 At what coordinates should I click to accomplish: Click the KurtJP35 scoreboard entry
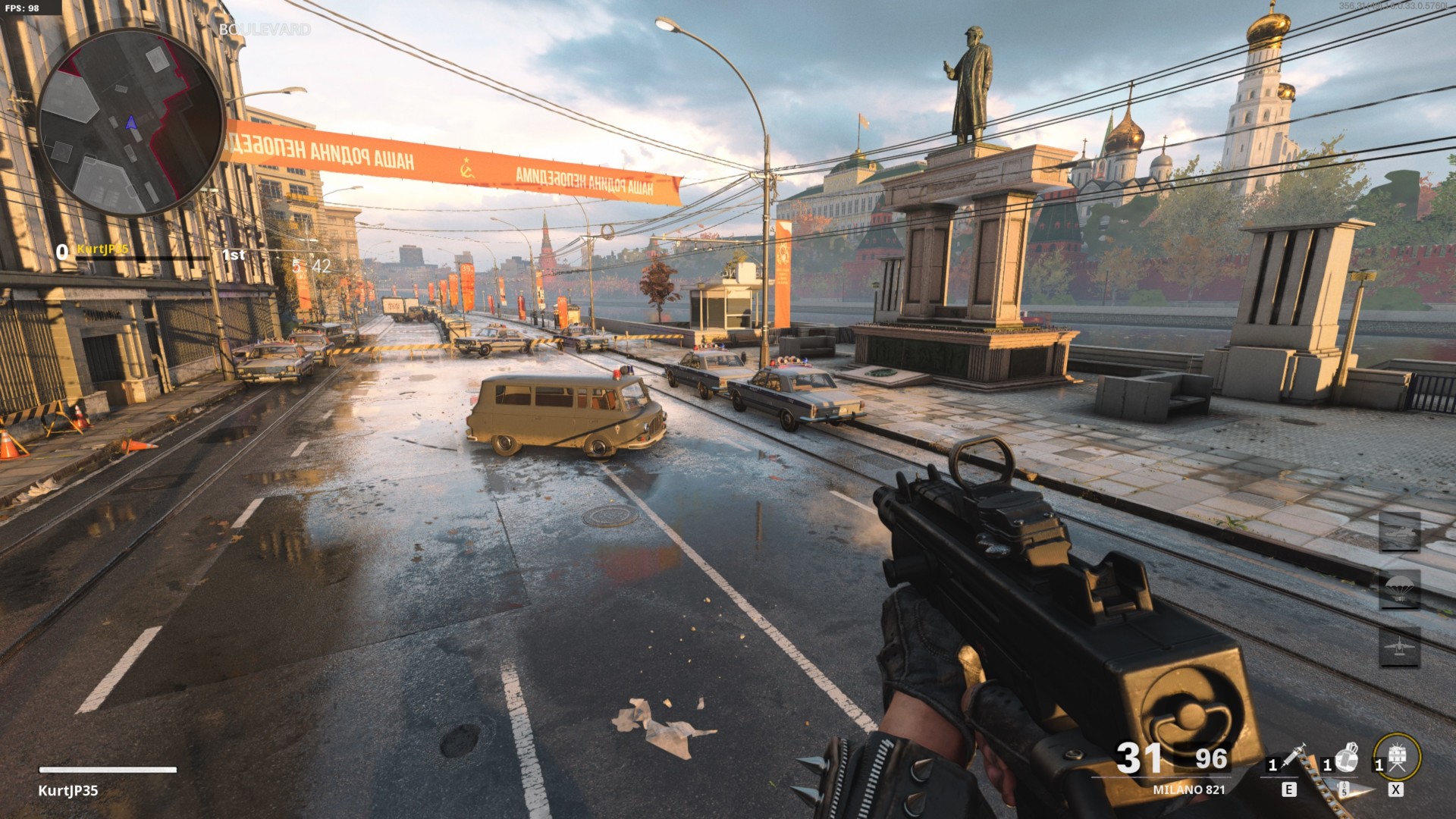(x=102, y=249)
